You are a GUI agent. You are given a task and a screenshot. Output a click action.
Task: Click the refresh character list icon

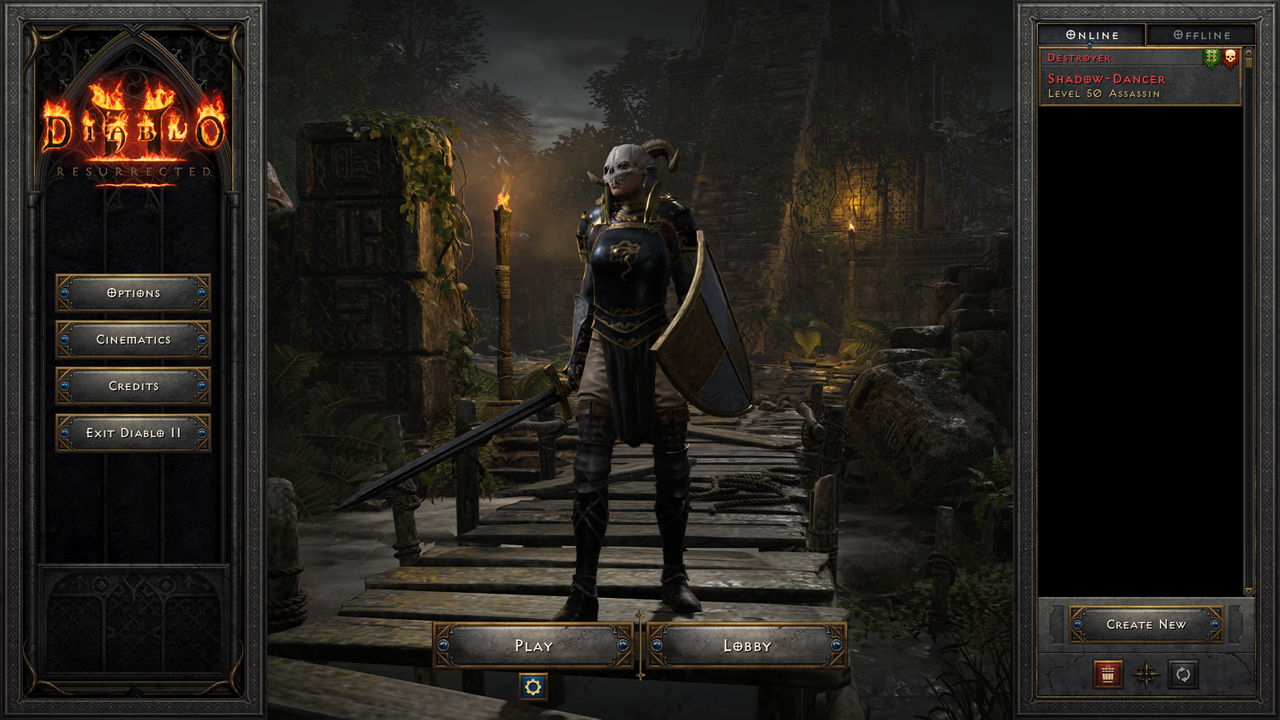[x=1182, y=674]
